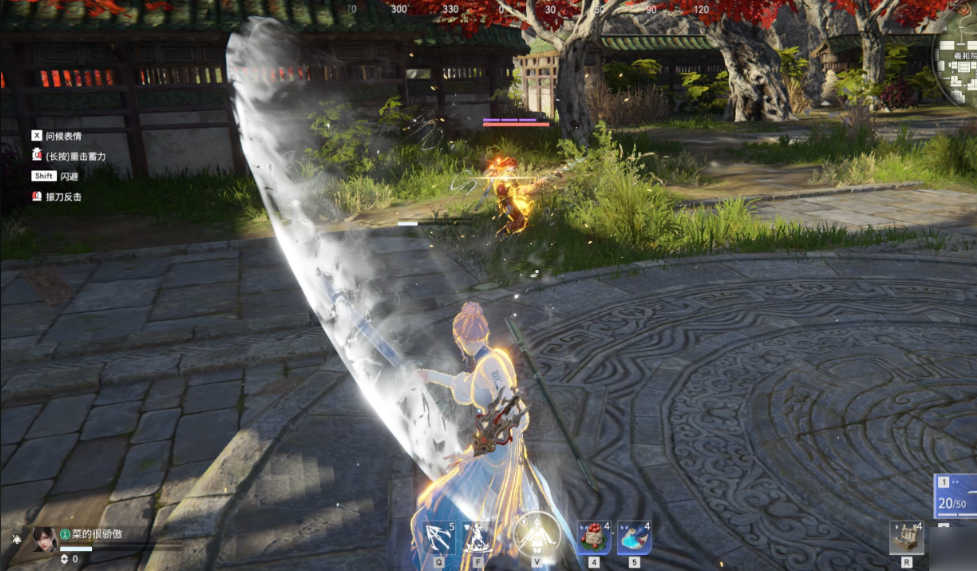
Task: Trigger the F skill icon beside the hook
Action: click(x=477, y=537)
